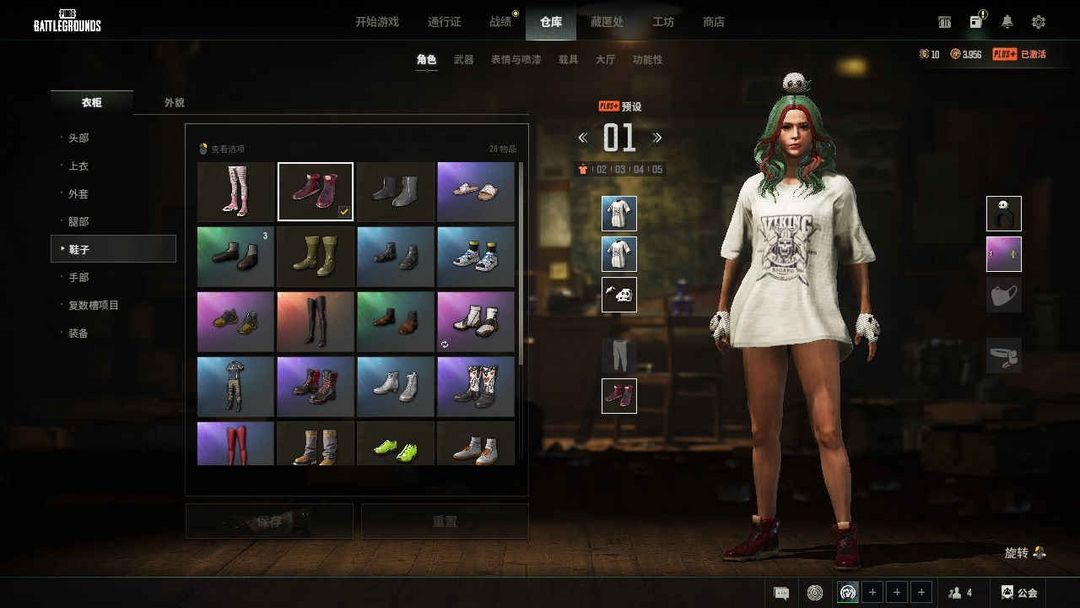Viewport: 1080px width, 608px height.
Task: Open the 装备 category
Action: tap(79, 333)
